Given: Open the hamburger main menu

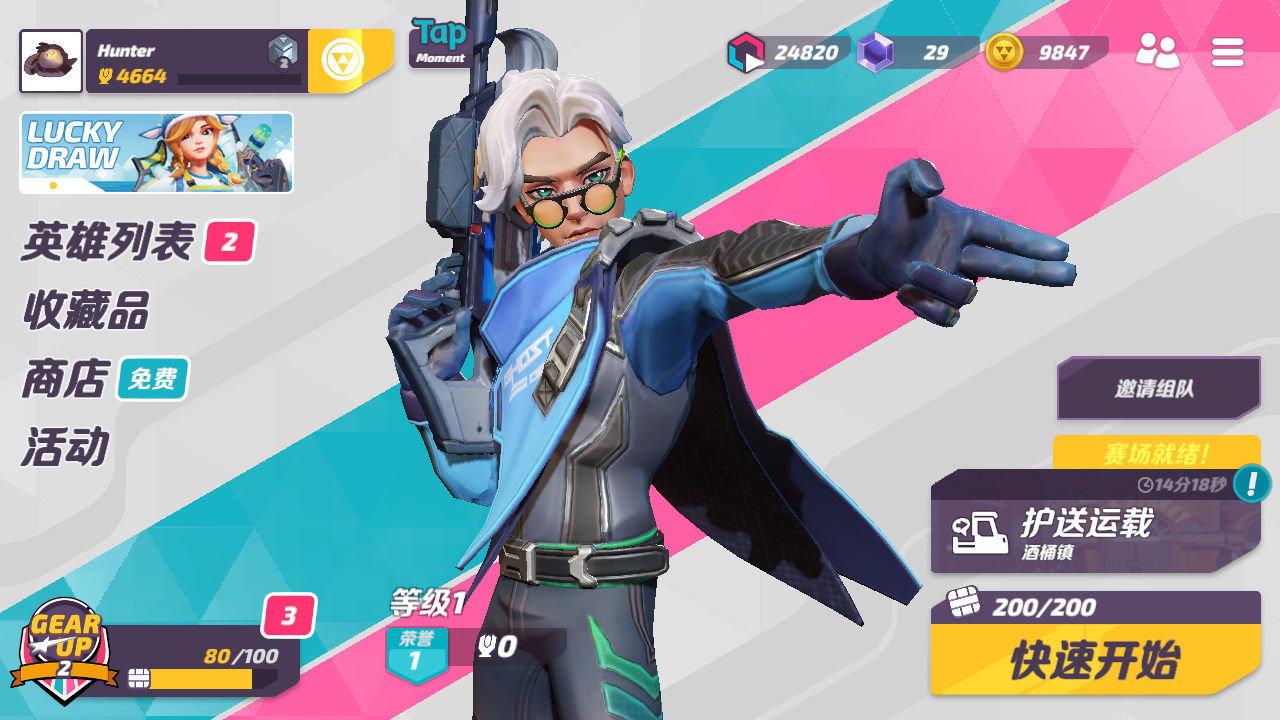Looking at the screenshot, I should point(1227,52).
